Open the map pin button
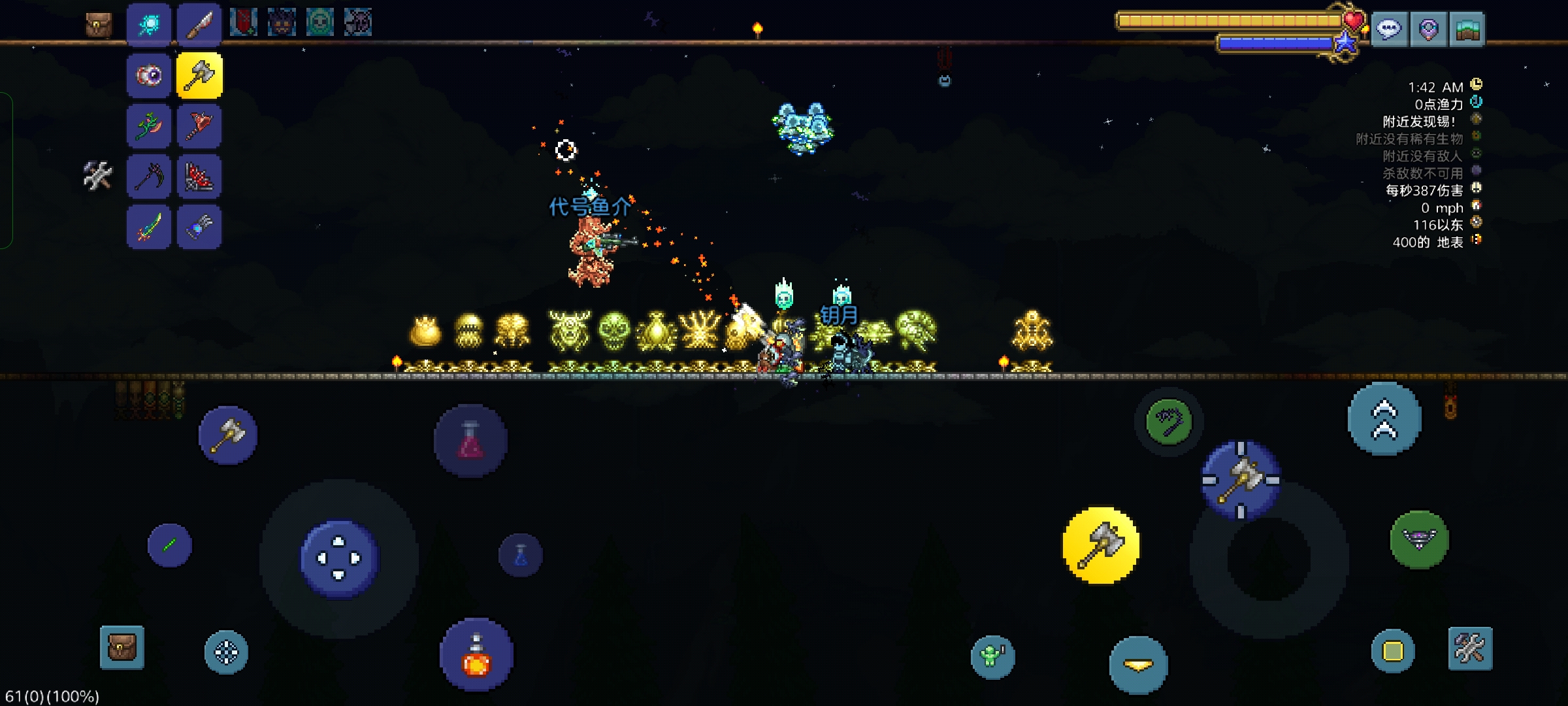 coord(1428,29)
